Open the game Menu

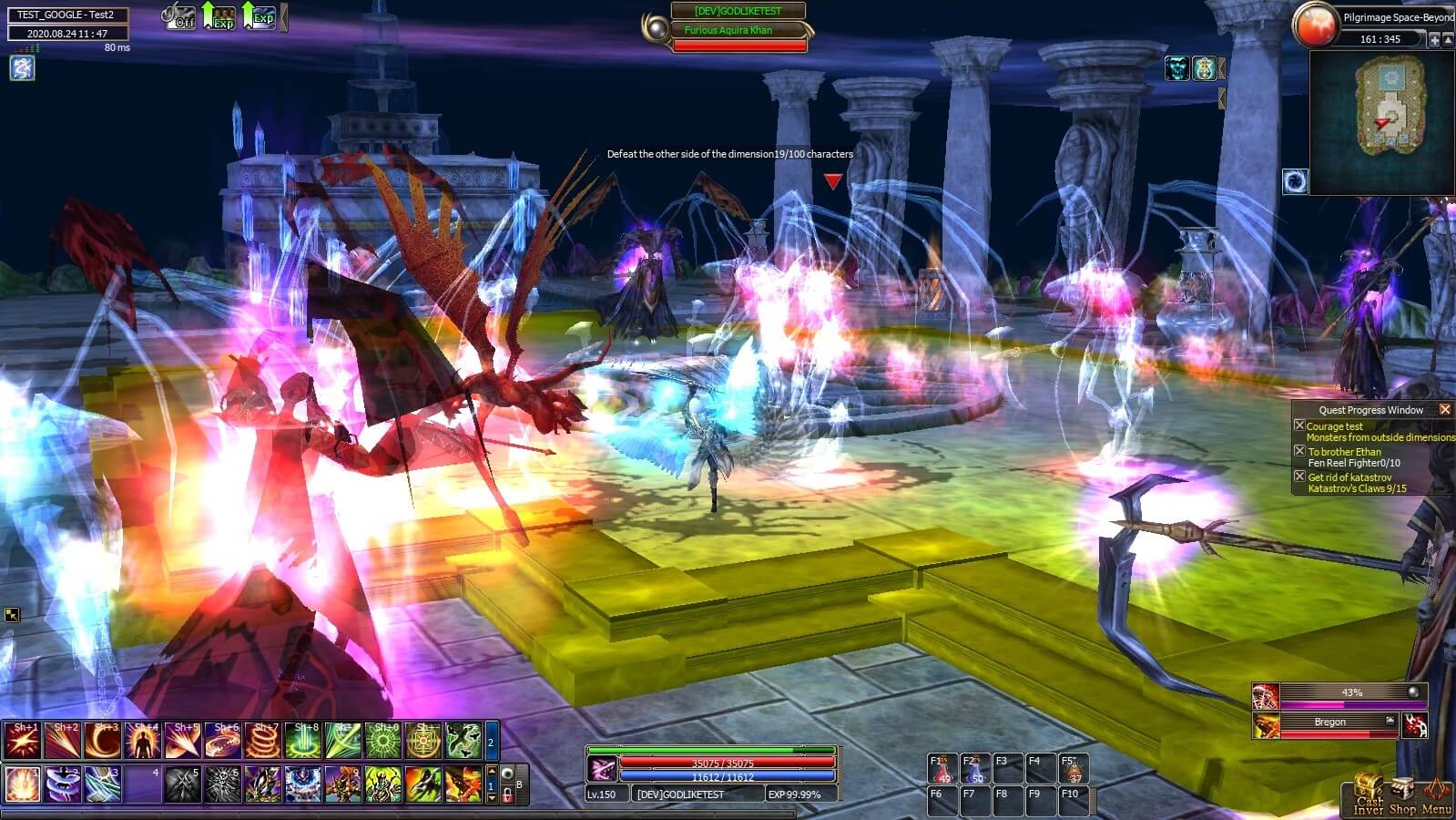point(1437,795)
